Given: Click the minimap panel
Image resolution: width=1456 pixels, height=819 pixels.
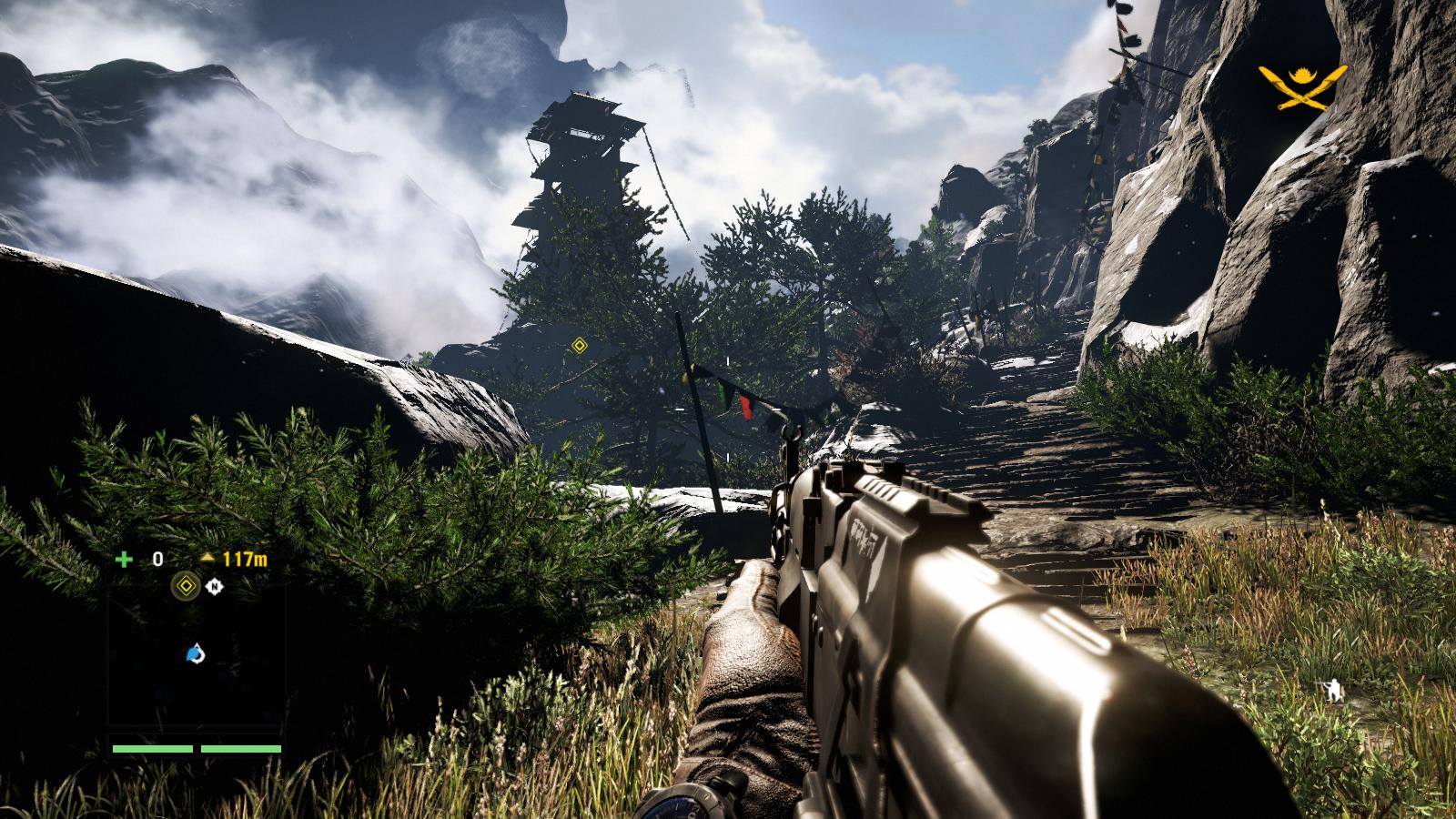Looking at the screenshot, I should [196, 655].
